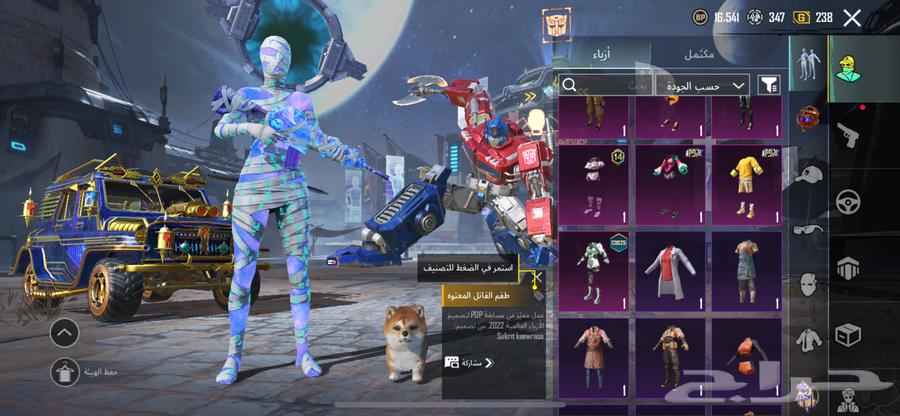Select the character avatar category icon
Image resolution: width=900 pixels, height=416 pixels.
[x=846, y=65]
